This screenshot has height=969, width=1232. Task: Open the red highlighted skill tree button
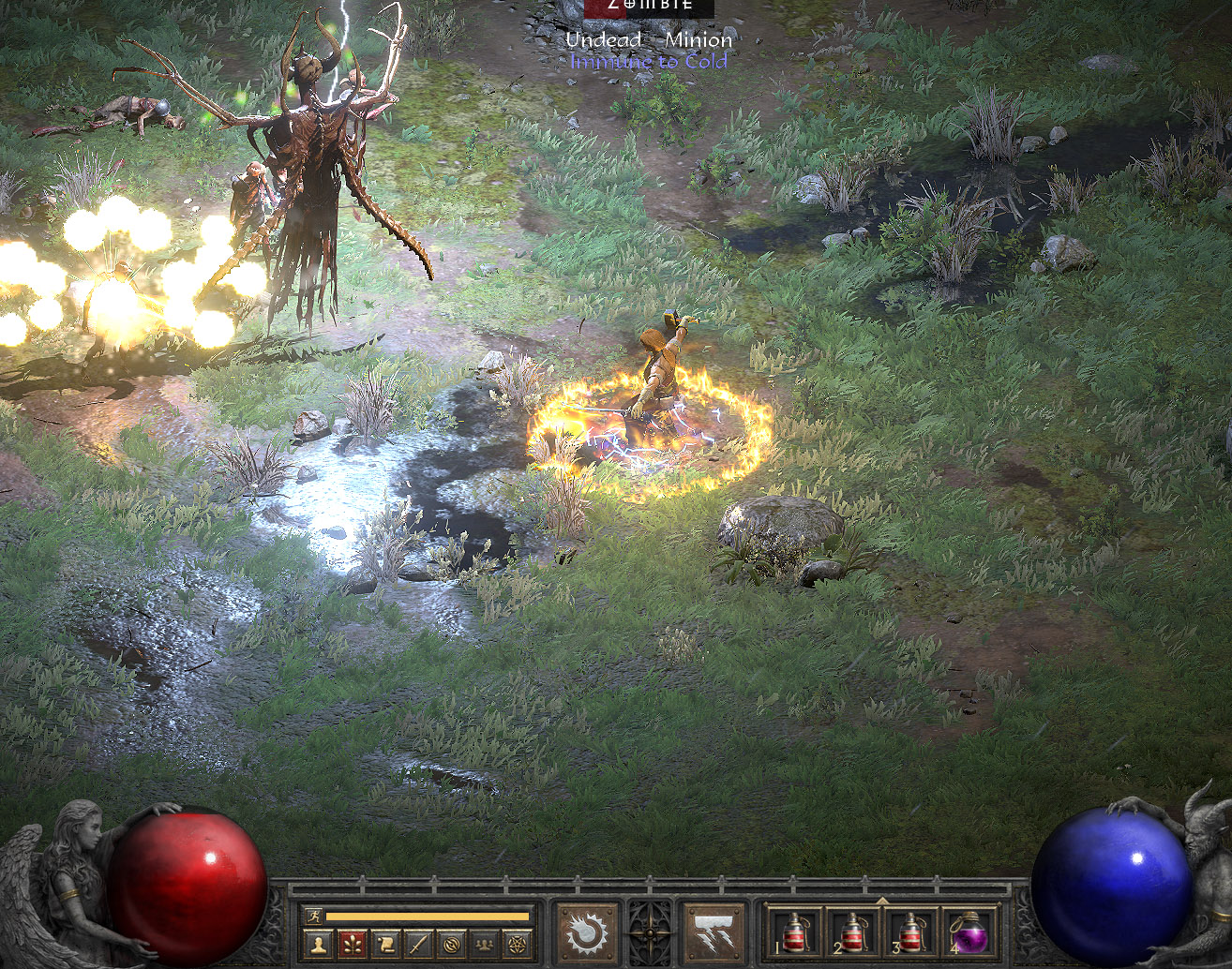pyautogui.click(x=353, y=945)
